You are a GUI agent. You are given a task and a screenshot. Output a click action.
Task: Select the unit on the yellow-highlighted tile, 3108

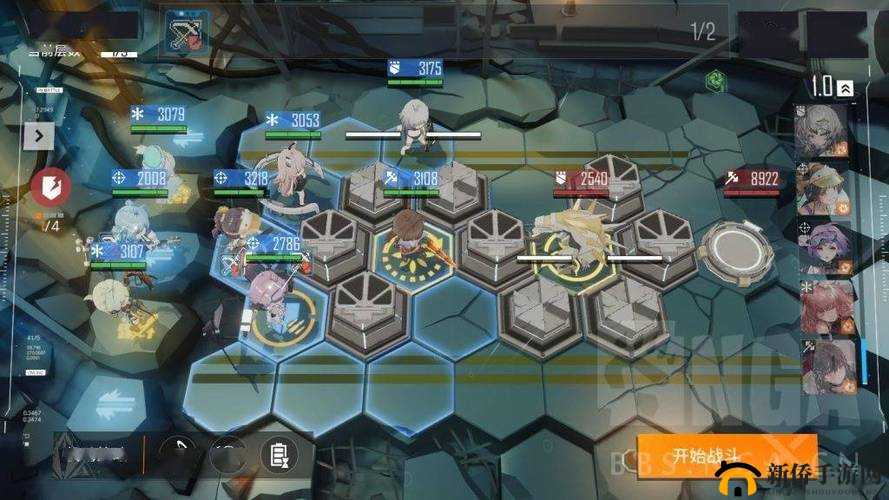[x=410, y=238]
